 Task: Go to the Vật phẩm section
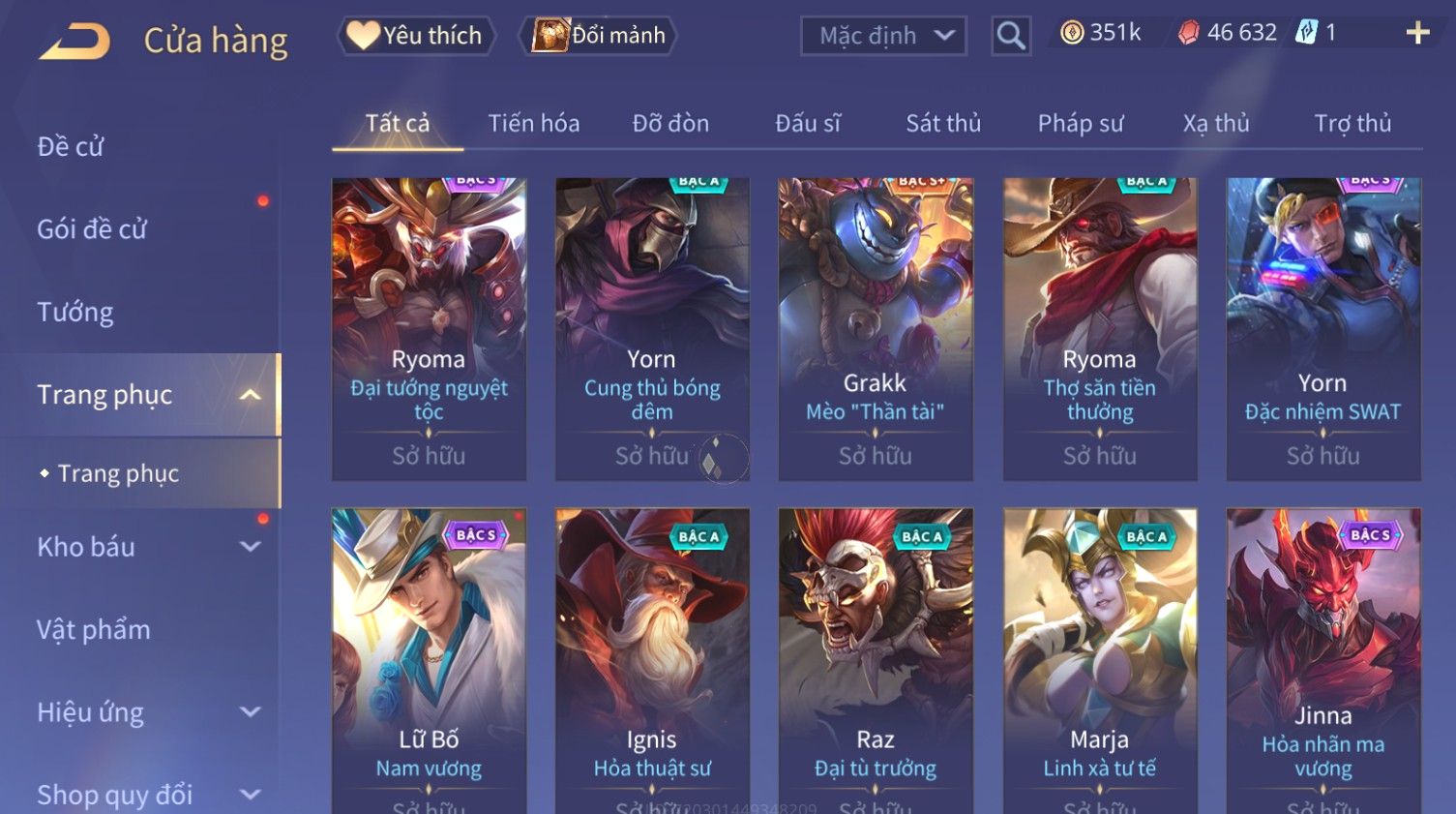[94, 629]
